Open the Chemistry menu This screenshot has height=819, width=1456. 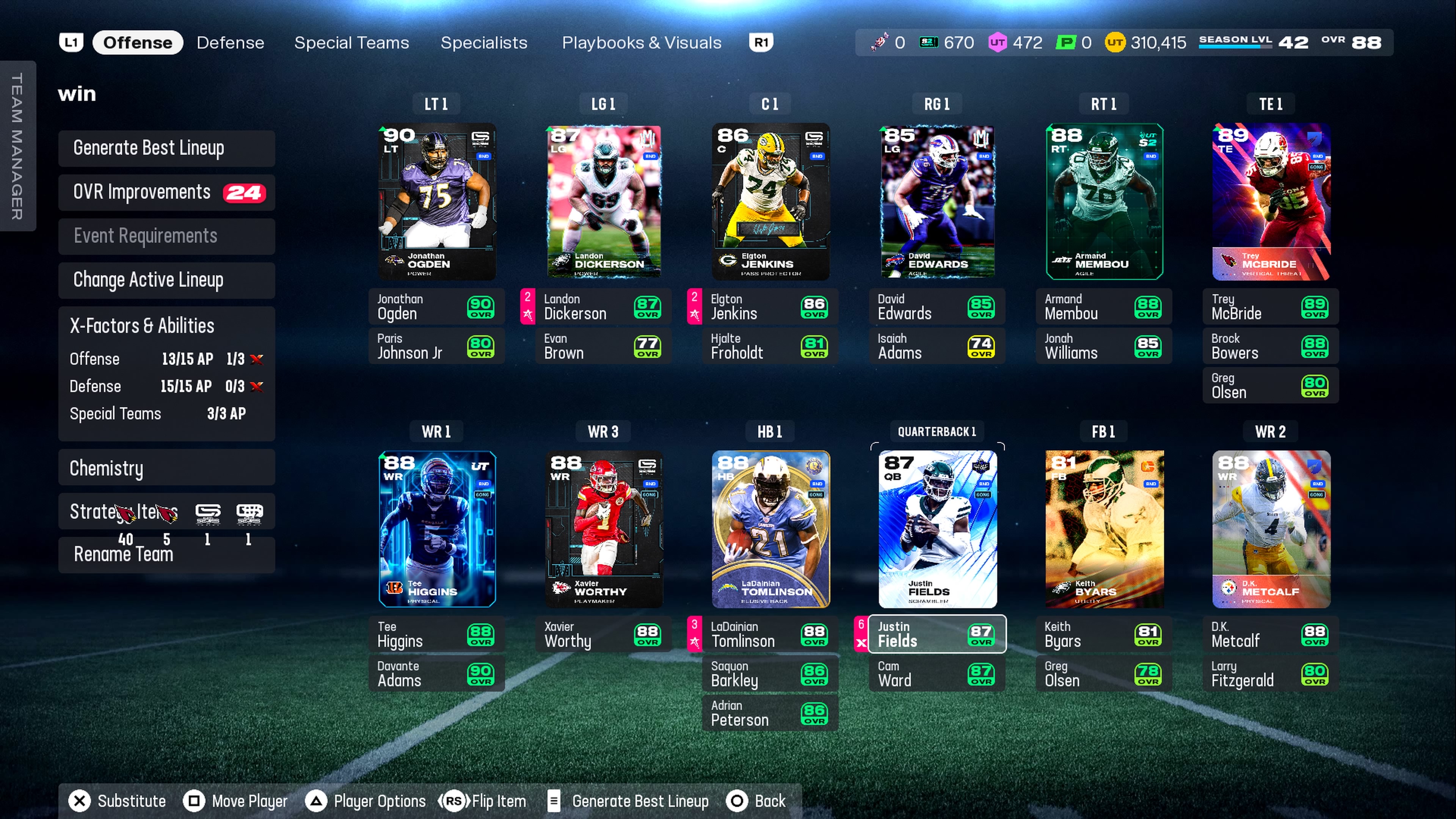tap(166, 468)
